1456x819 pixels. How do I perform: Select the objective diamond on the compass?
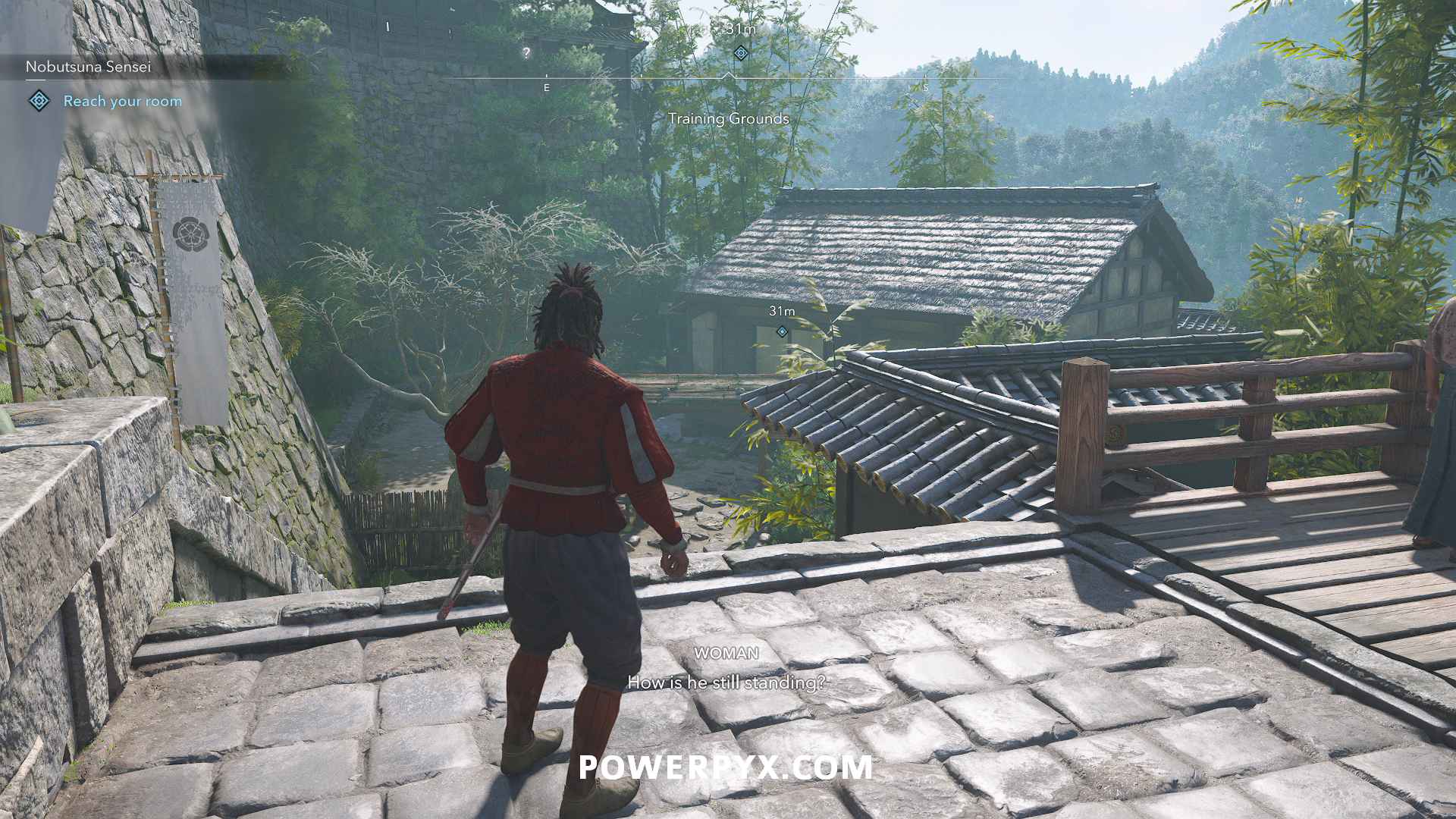click(741, 53)
